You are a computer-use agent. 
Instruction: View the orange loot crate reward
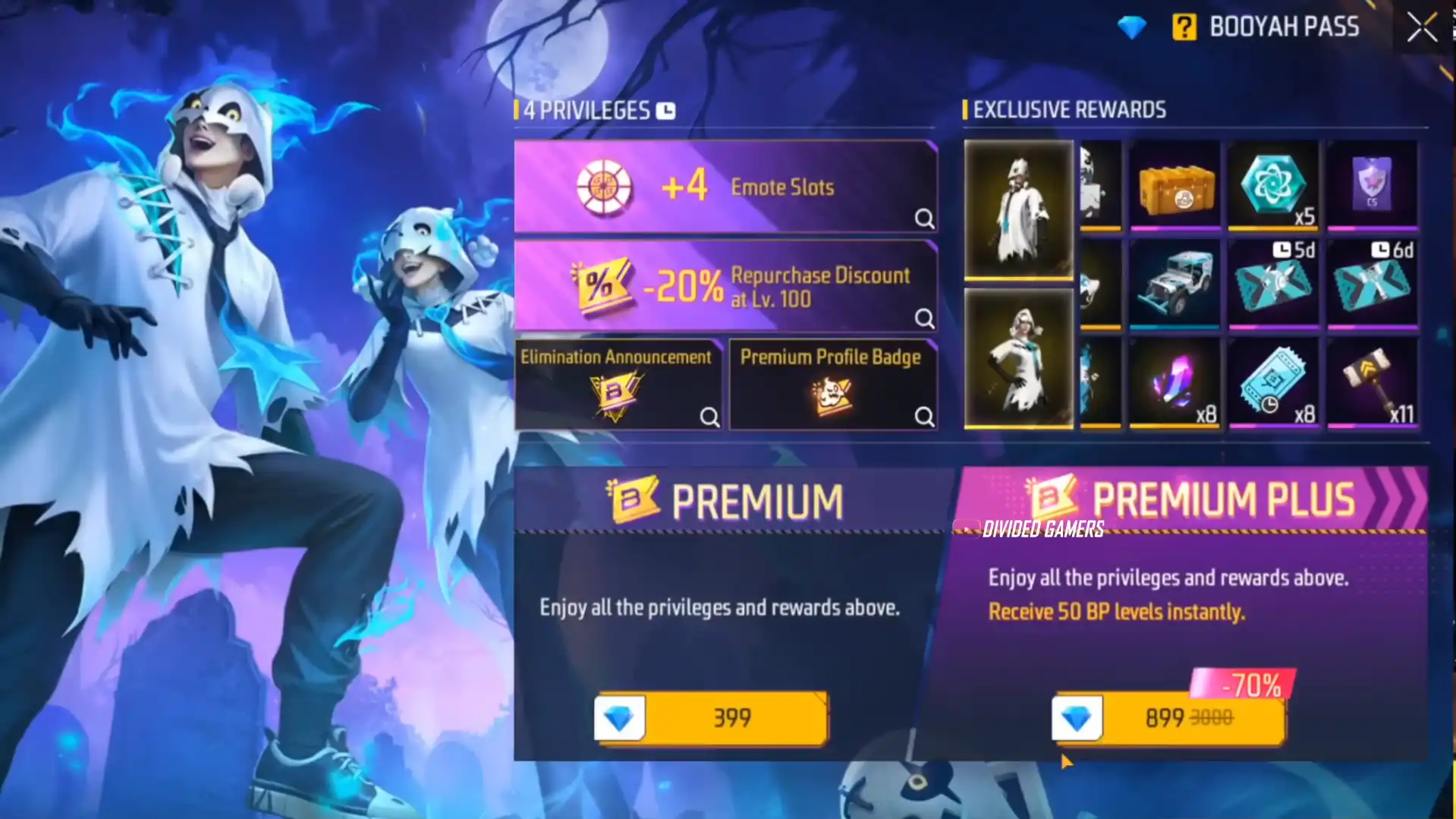(1175, 184)
